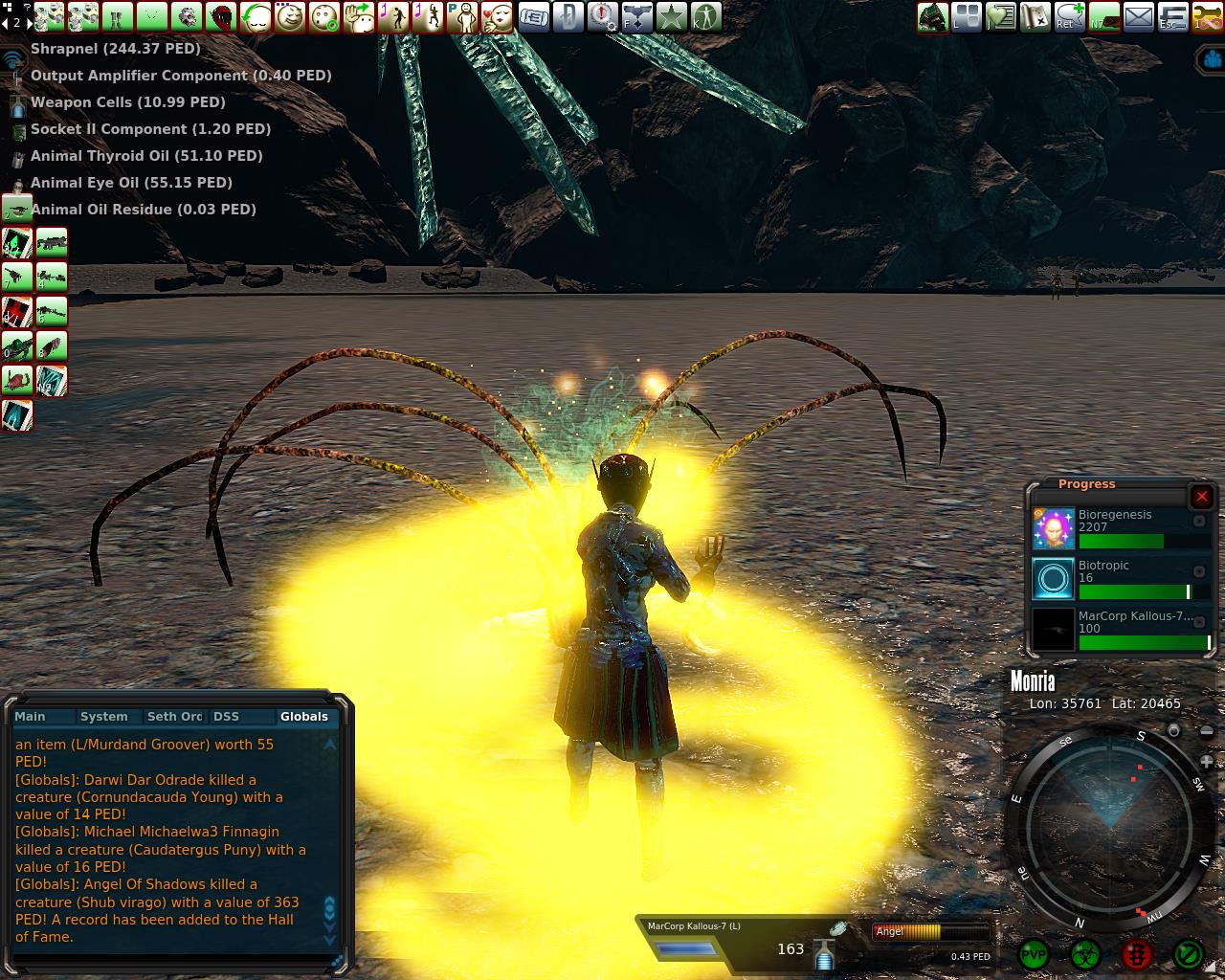Select the System chat tab
The height and width of the screenshot is (980, 1225).
[104, 716]
